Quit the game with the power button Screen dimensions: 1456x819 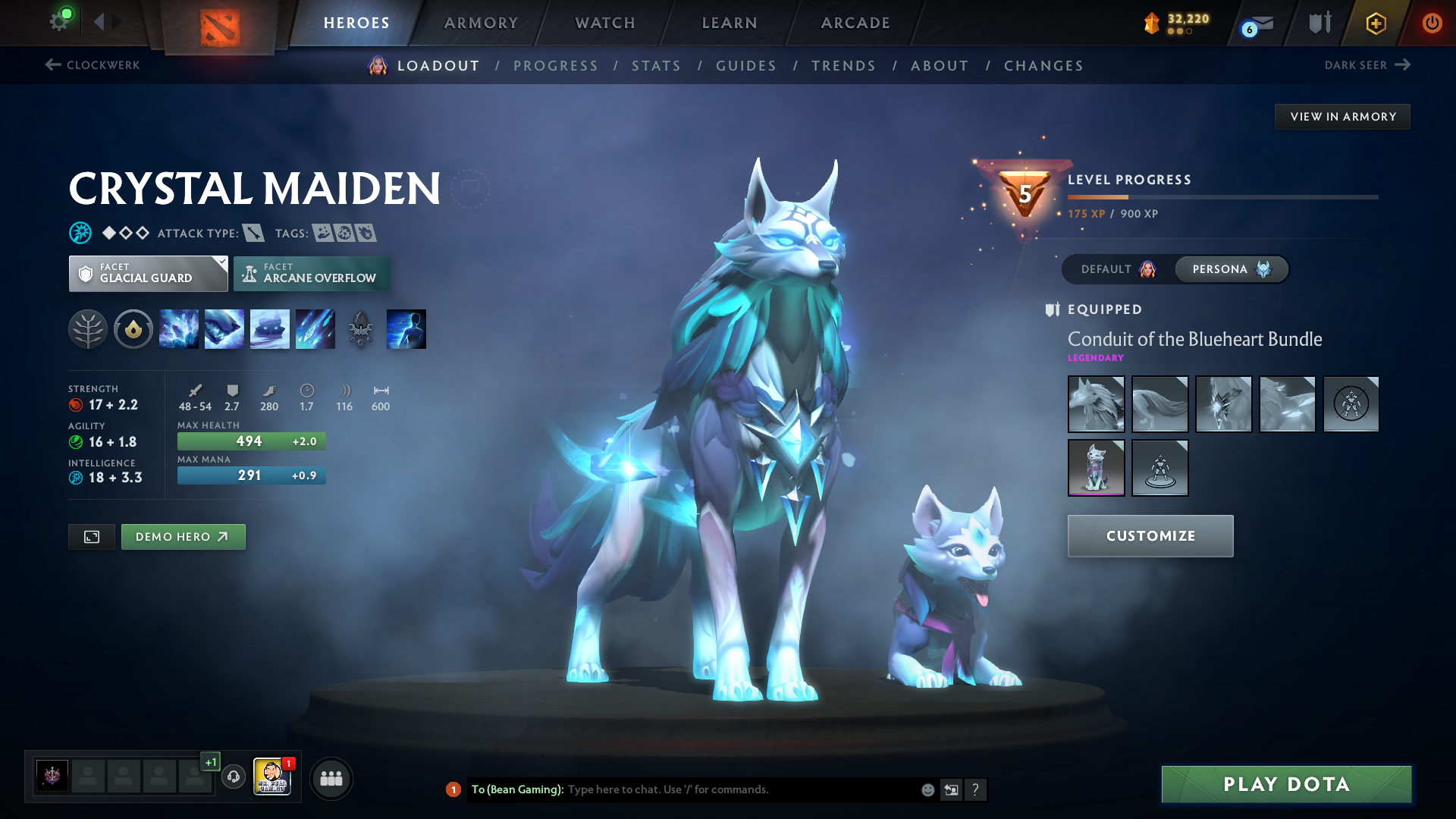[1432, 23]
